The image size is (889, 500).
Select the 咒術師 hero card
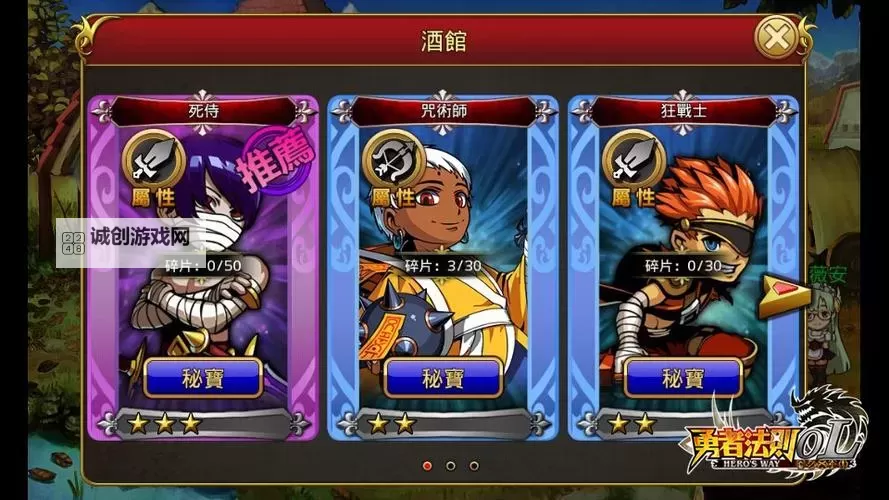coord(443,290)
